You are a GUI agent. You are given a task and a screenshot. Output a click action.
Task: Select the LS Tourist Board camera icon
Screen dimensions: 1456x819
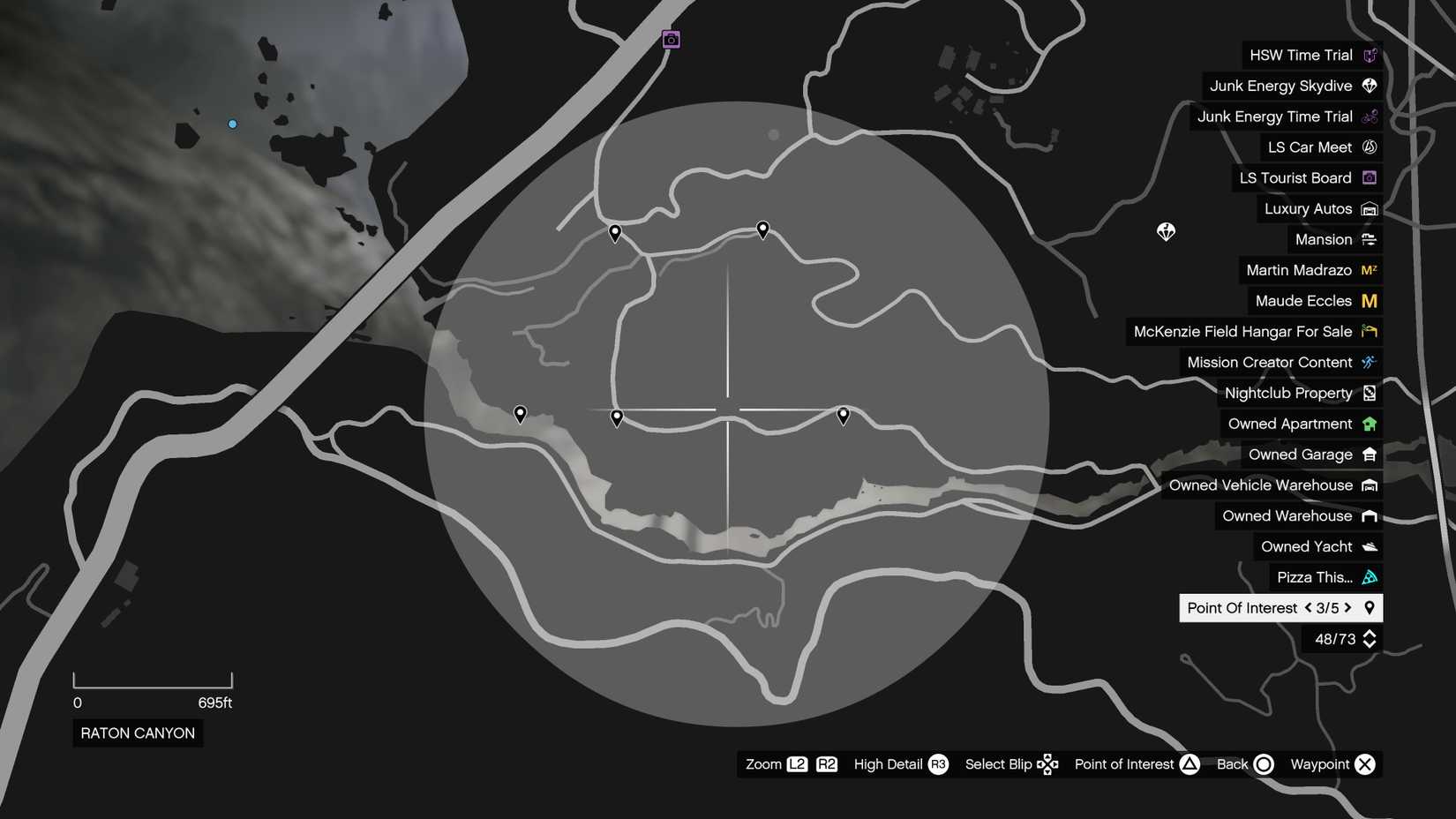click(x=1369, y=177)
